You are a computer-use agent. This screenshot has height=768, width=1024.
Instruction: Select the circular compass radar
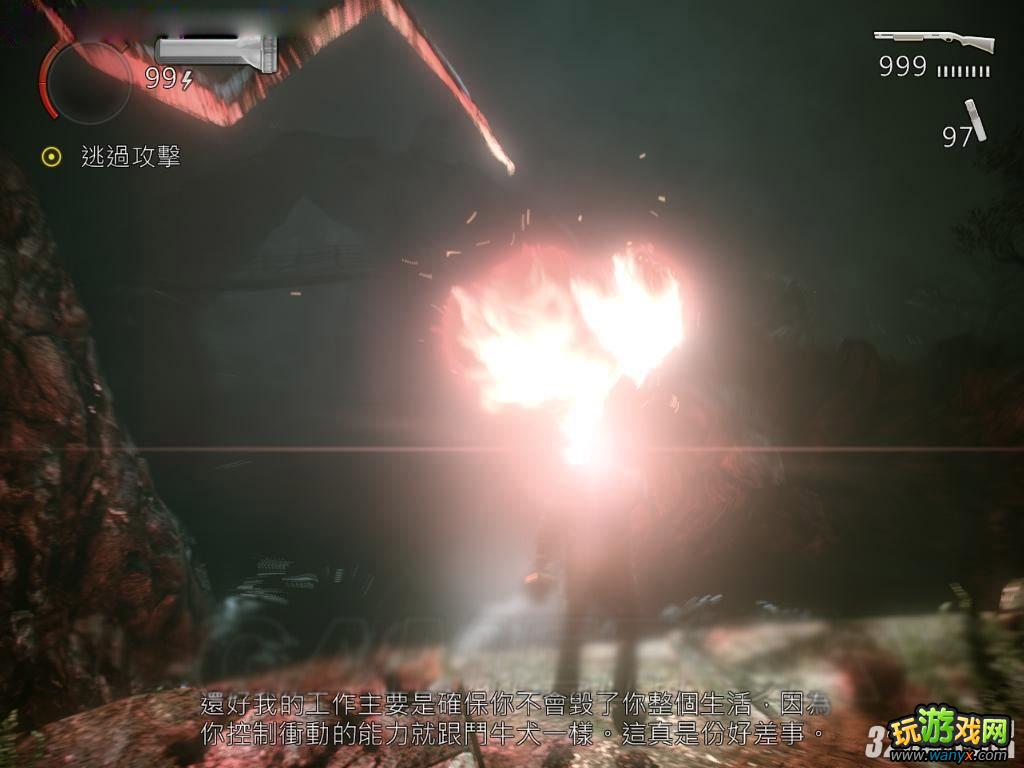click(88, 82)
